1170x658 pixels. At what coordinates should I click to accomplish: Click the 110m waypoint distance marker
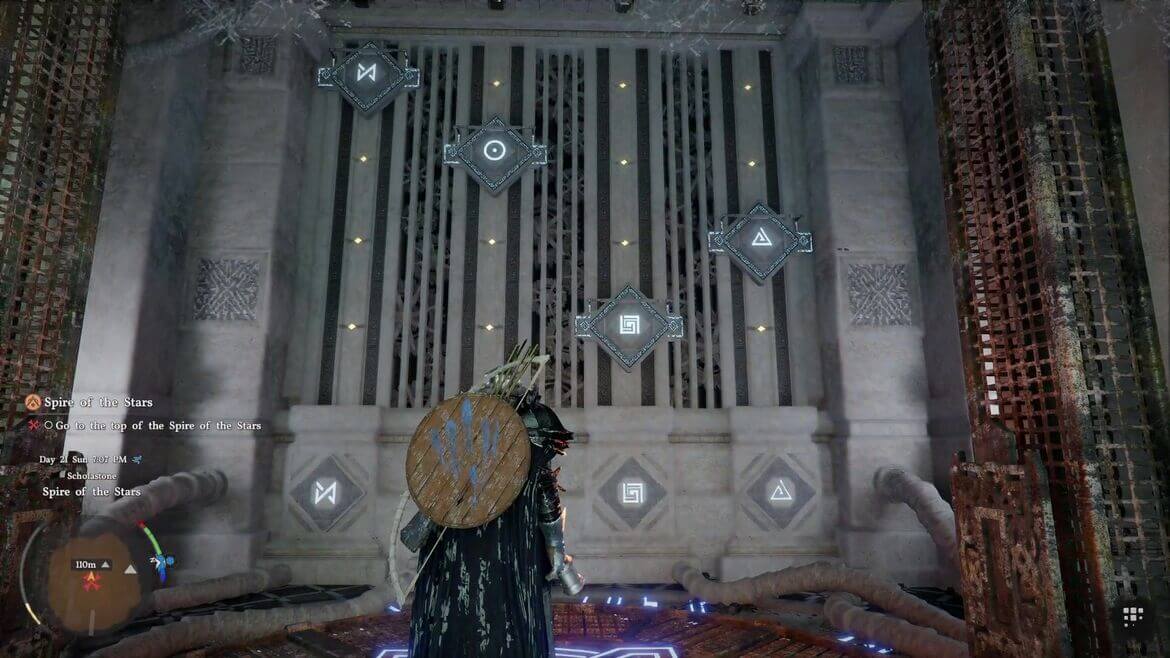pos(86,564)
